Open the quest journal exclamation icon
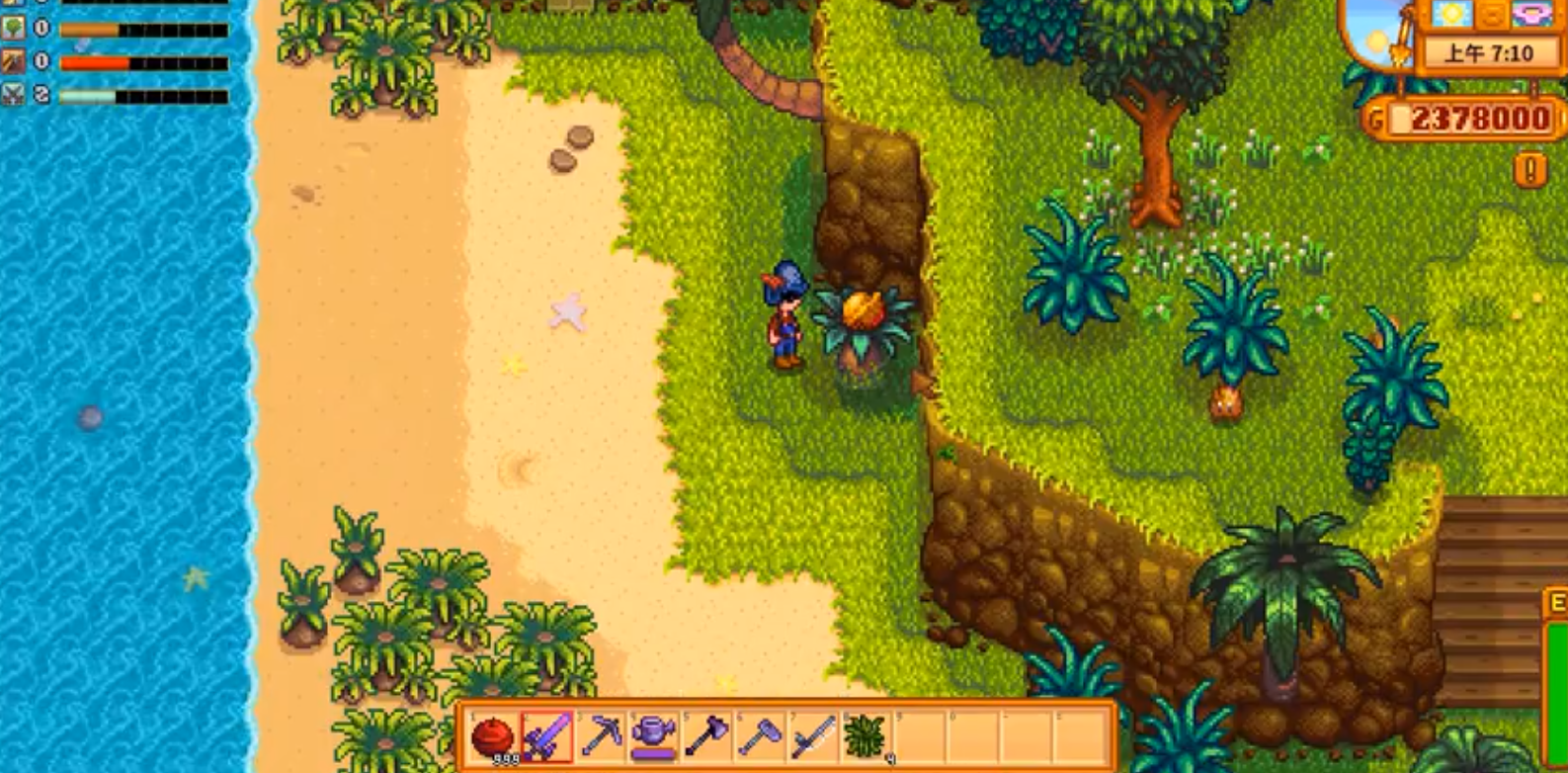This screenshot has height=773, width=1568. click(1529, 170)
